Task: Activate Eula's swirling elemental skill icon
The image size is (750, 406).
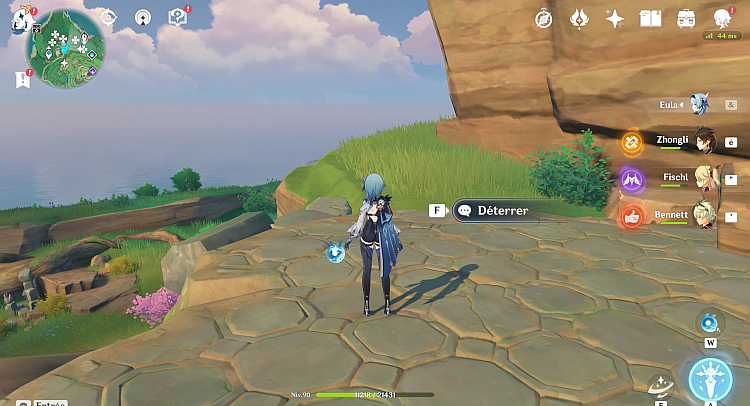Action: (x=660, y=385)
